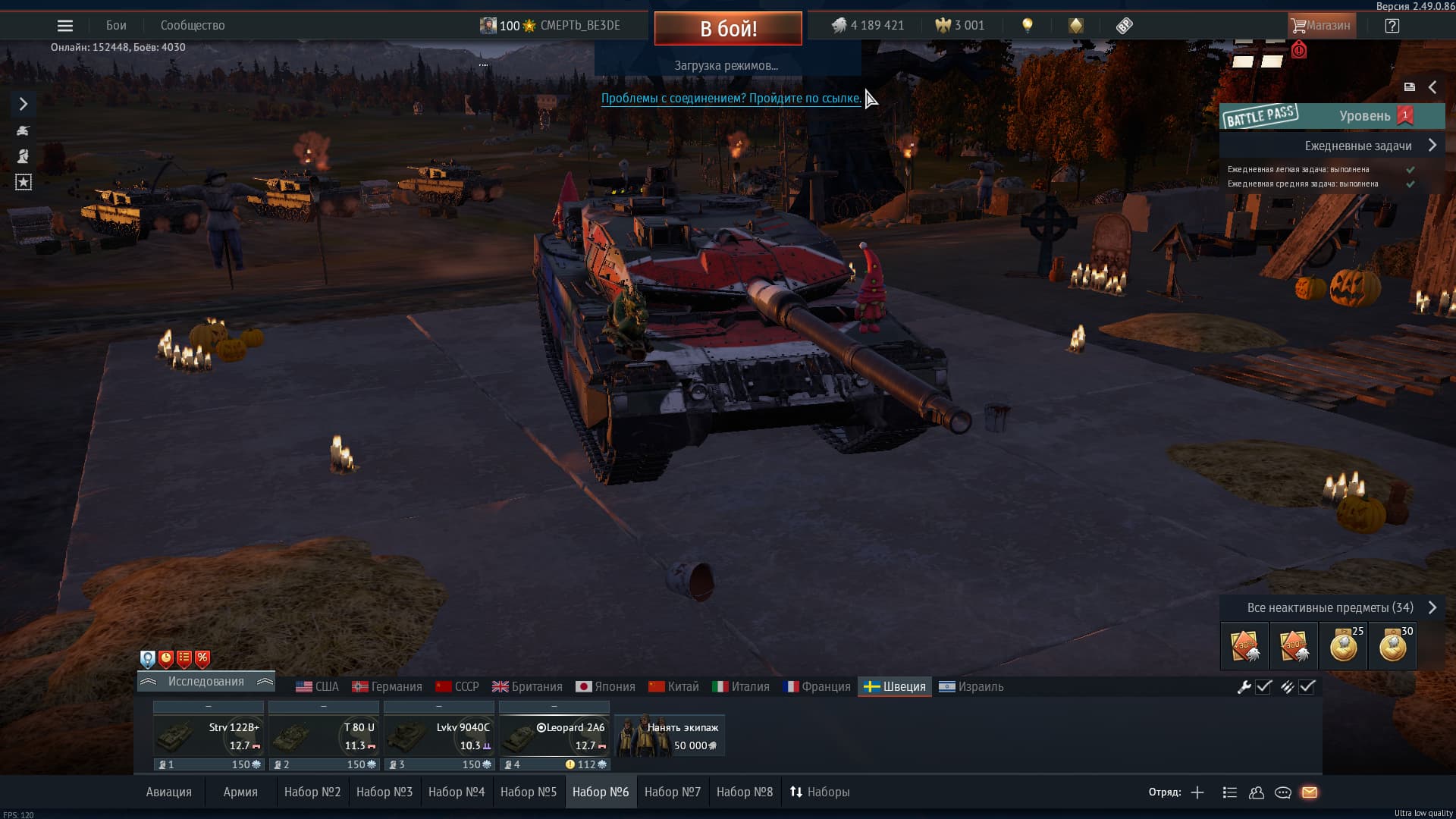This screenshot has height=819, width=1456.
Task: Open the hamburger main menu
Action: pos(65,26)
